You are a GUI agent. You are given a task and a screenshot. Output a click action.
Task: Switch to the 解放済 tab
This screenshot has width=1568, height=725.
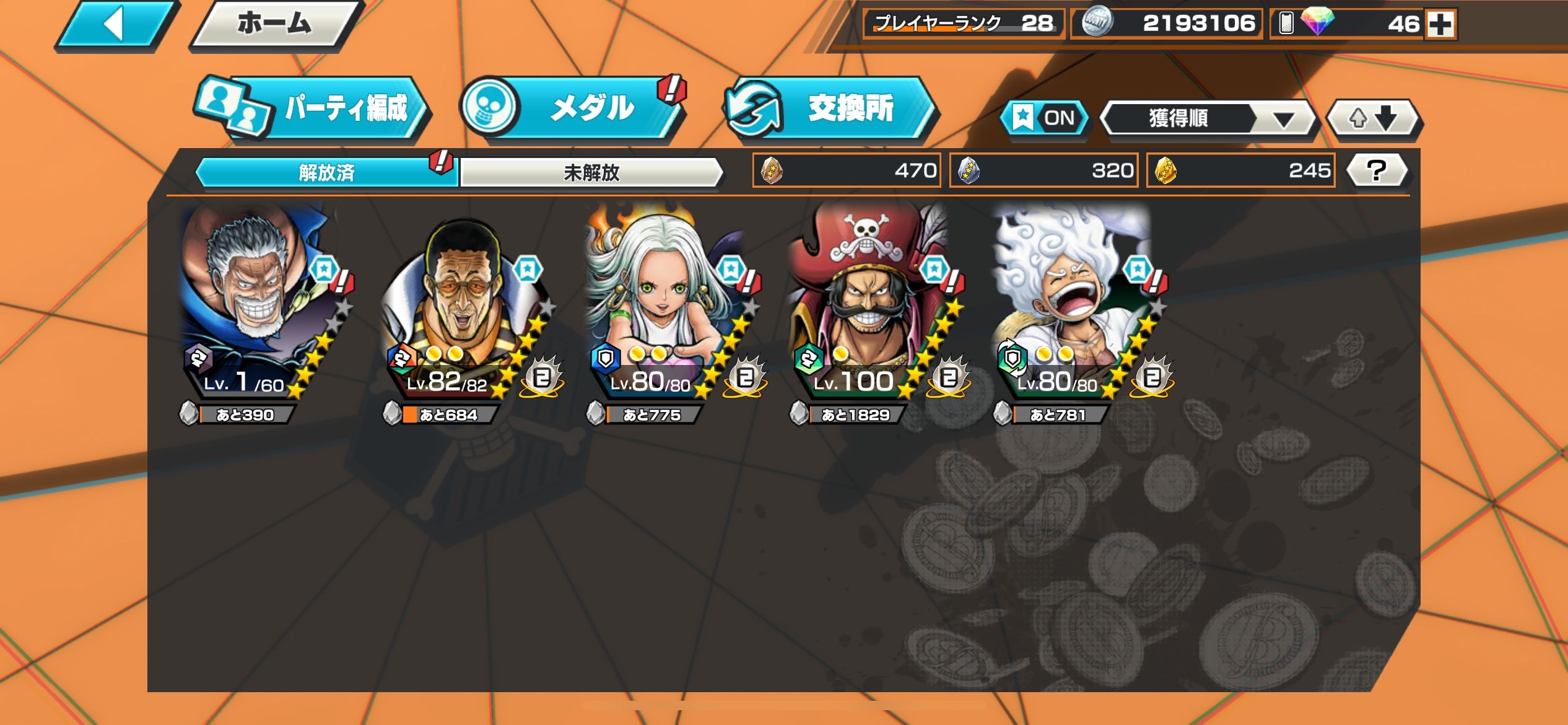pos(326,172)
